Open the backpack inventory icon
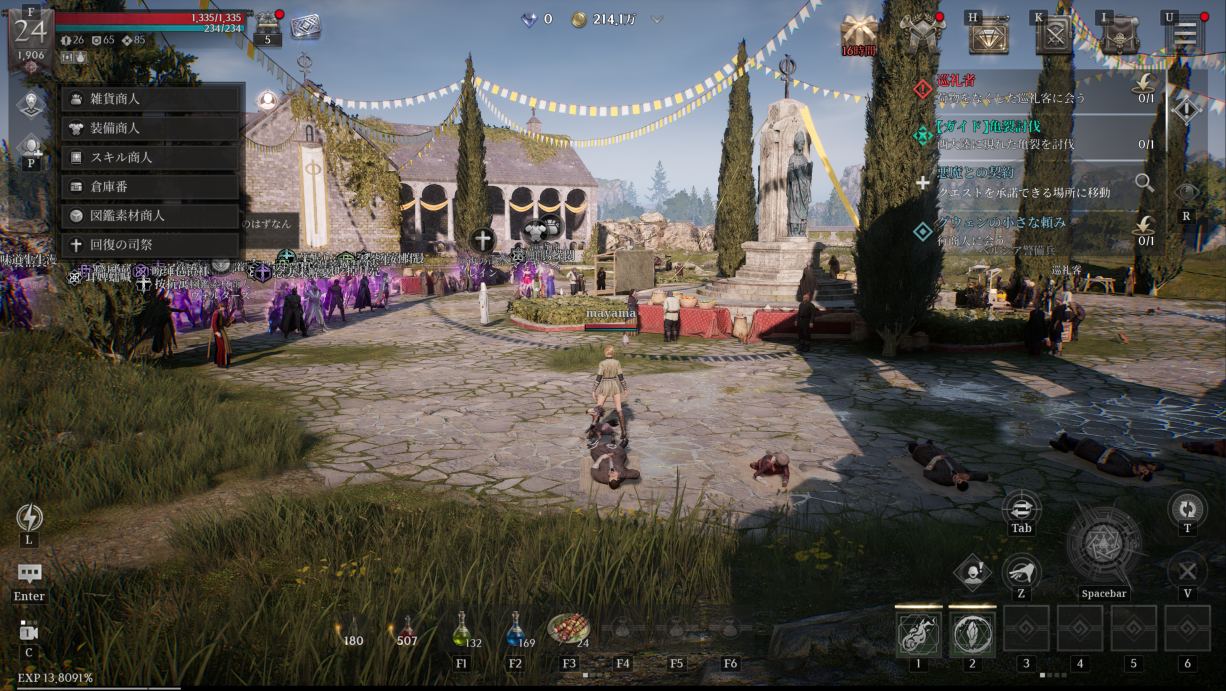Image resolution: width=1226 pixels, height=691 pixels. [1120, 36]
